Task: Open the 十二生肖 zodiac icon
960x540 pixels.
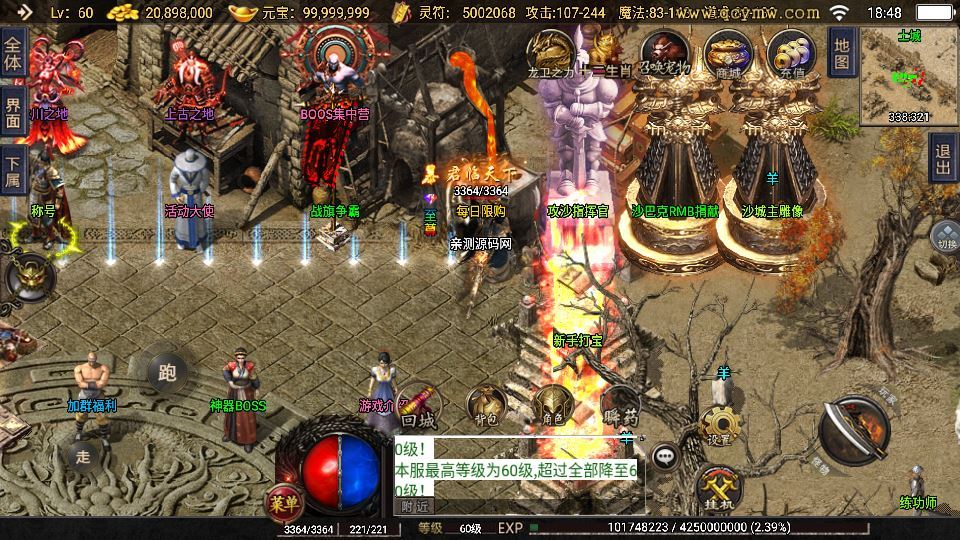Action: [x=604, y=50]
